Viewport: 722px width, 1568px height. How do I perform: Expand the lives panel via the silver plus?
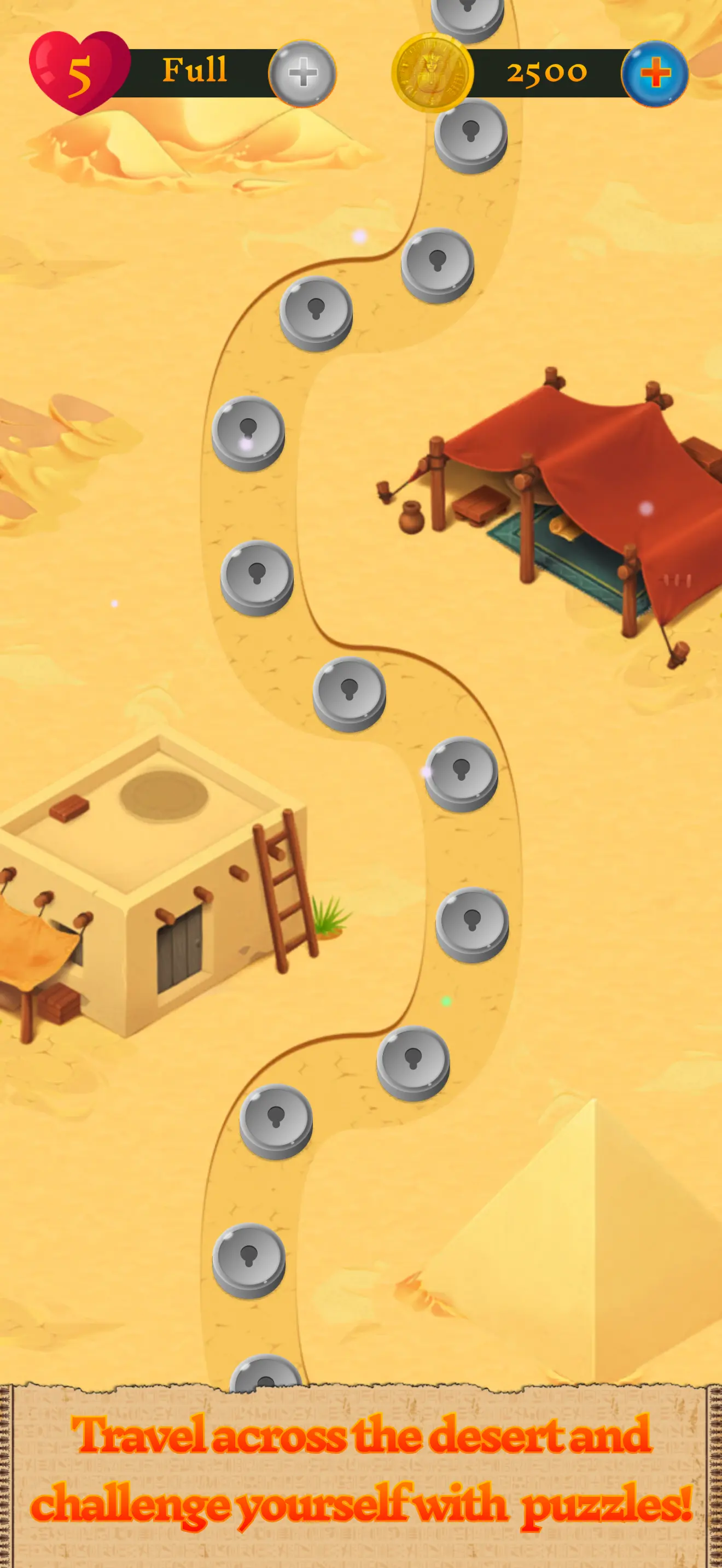coord(302,72)
